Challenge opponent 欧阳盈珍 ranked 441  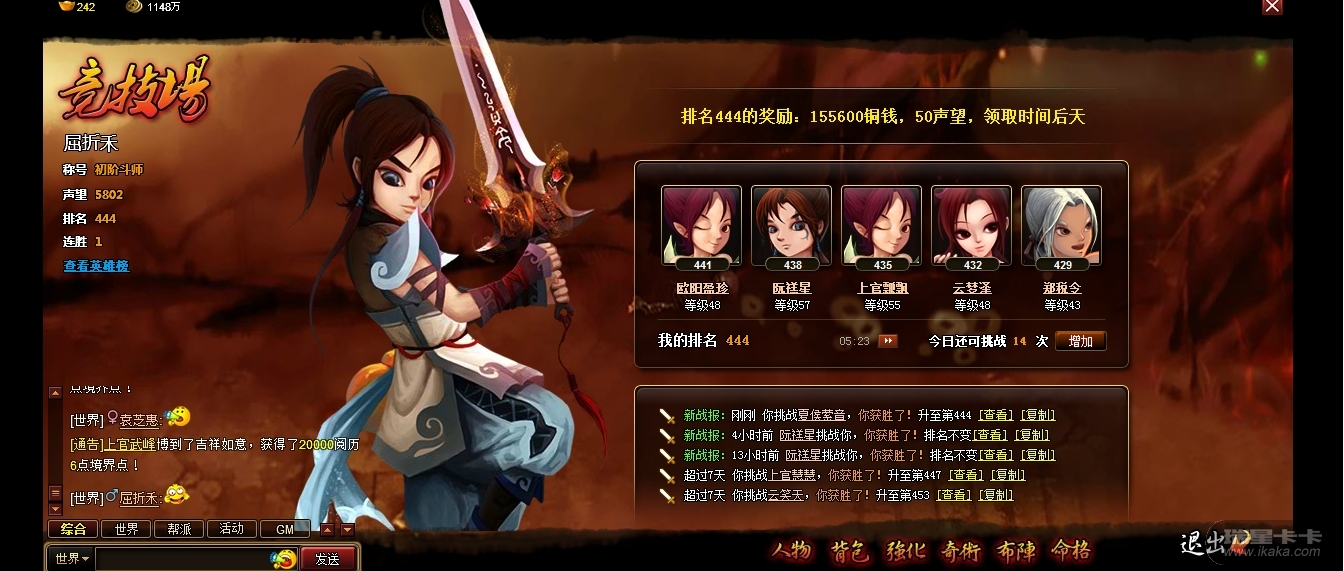pyautogui.click(x=701, y=227)
